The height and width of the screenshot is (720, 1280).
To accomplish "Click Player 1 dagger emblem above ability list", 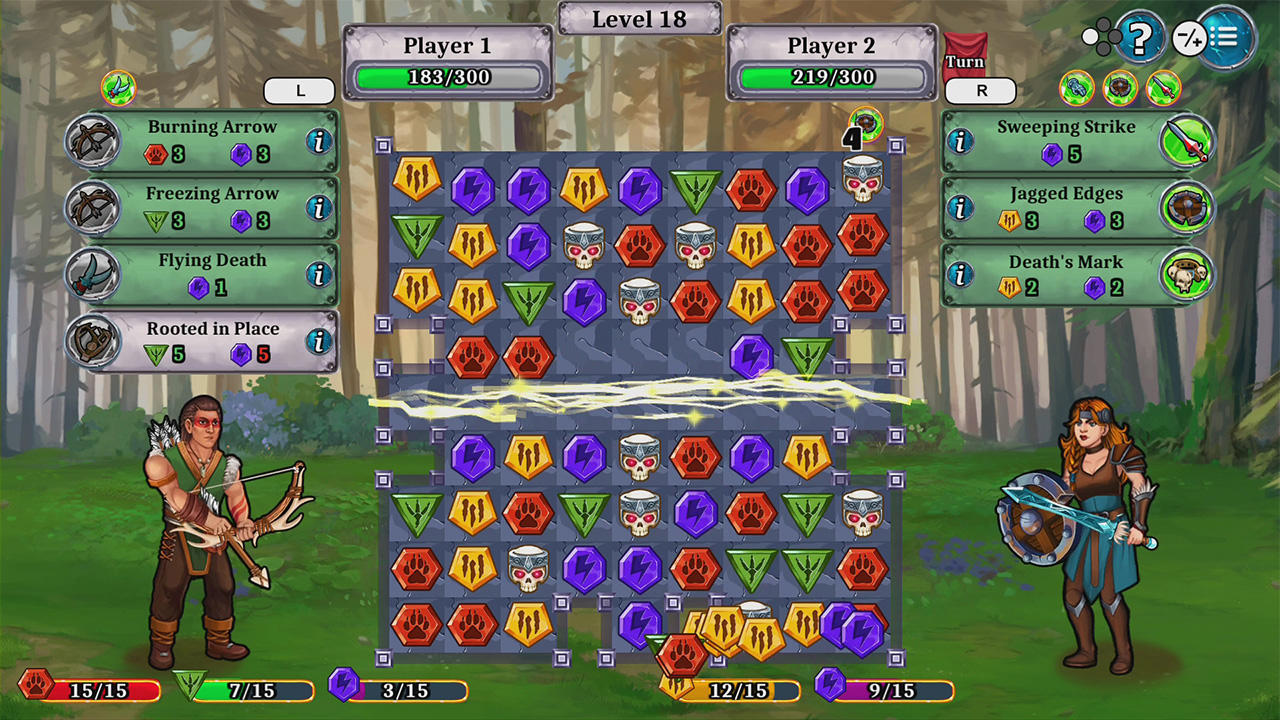I will tap(120, 87).
